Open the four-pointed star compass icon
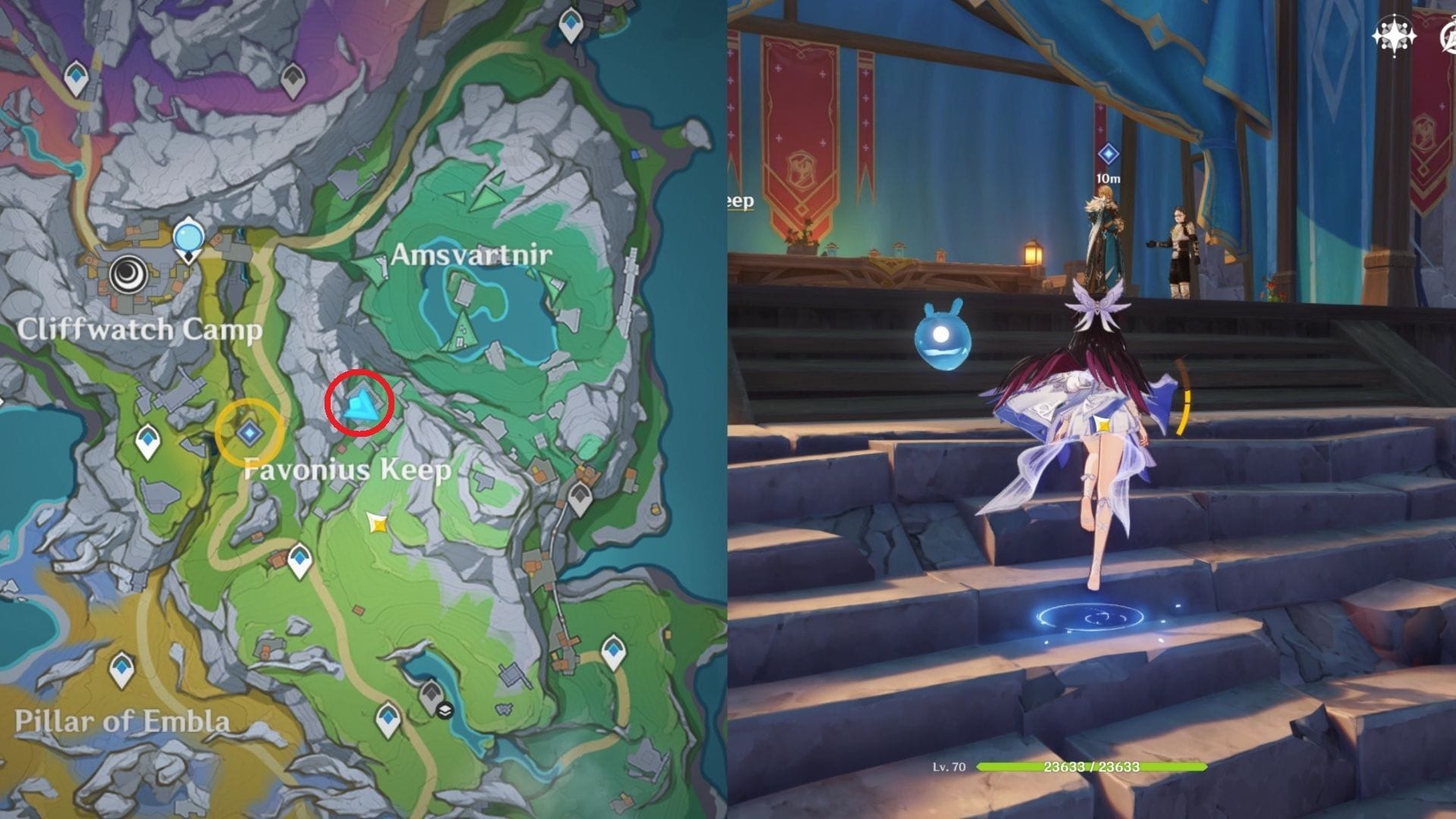 [1394, 36]
